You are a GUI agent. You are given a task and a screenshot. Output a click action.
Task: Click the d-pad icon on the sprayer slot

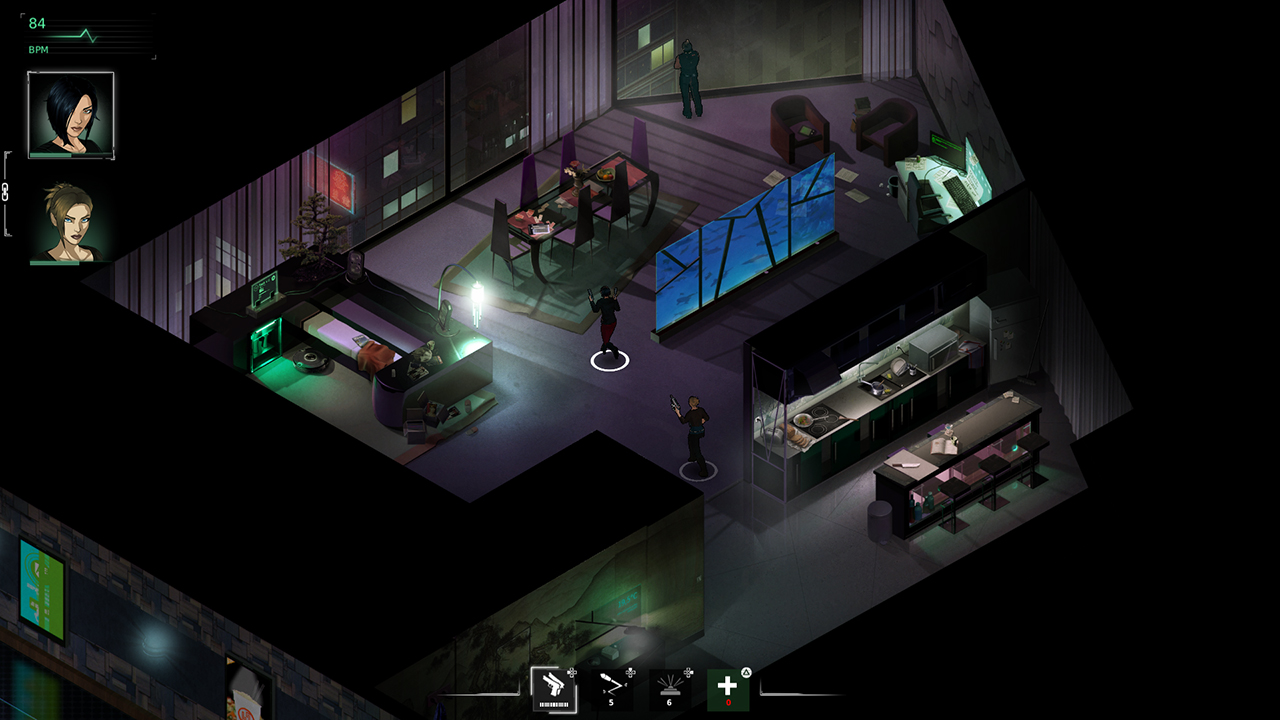tap(689, 673)
